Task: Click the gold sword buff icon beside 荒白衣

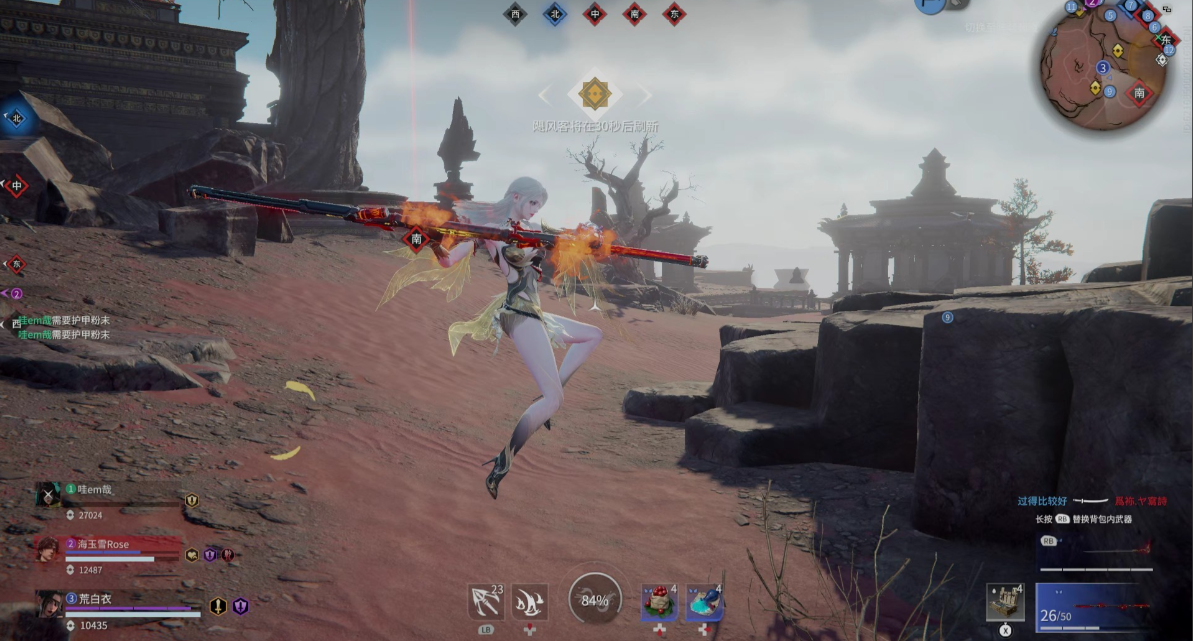Action: click(x=218, y=606)
